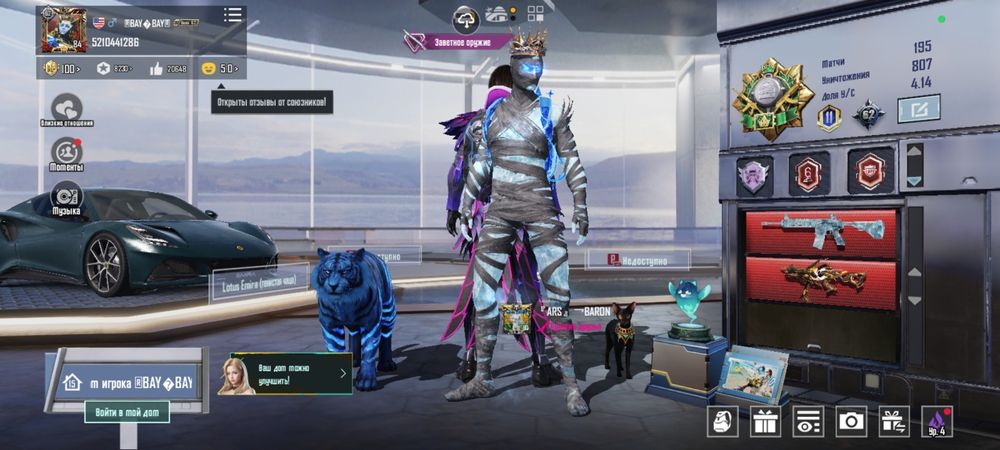Click the player avatar portrait
The width and height of the screenshot is (1000, 450).
point(62,30)
